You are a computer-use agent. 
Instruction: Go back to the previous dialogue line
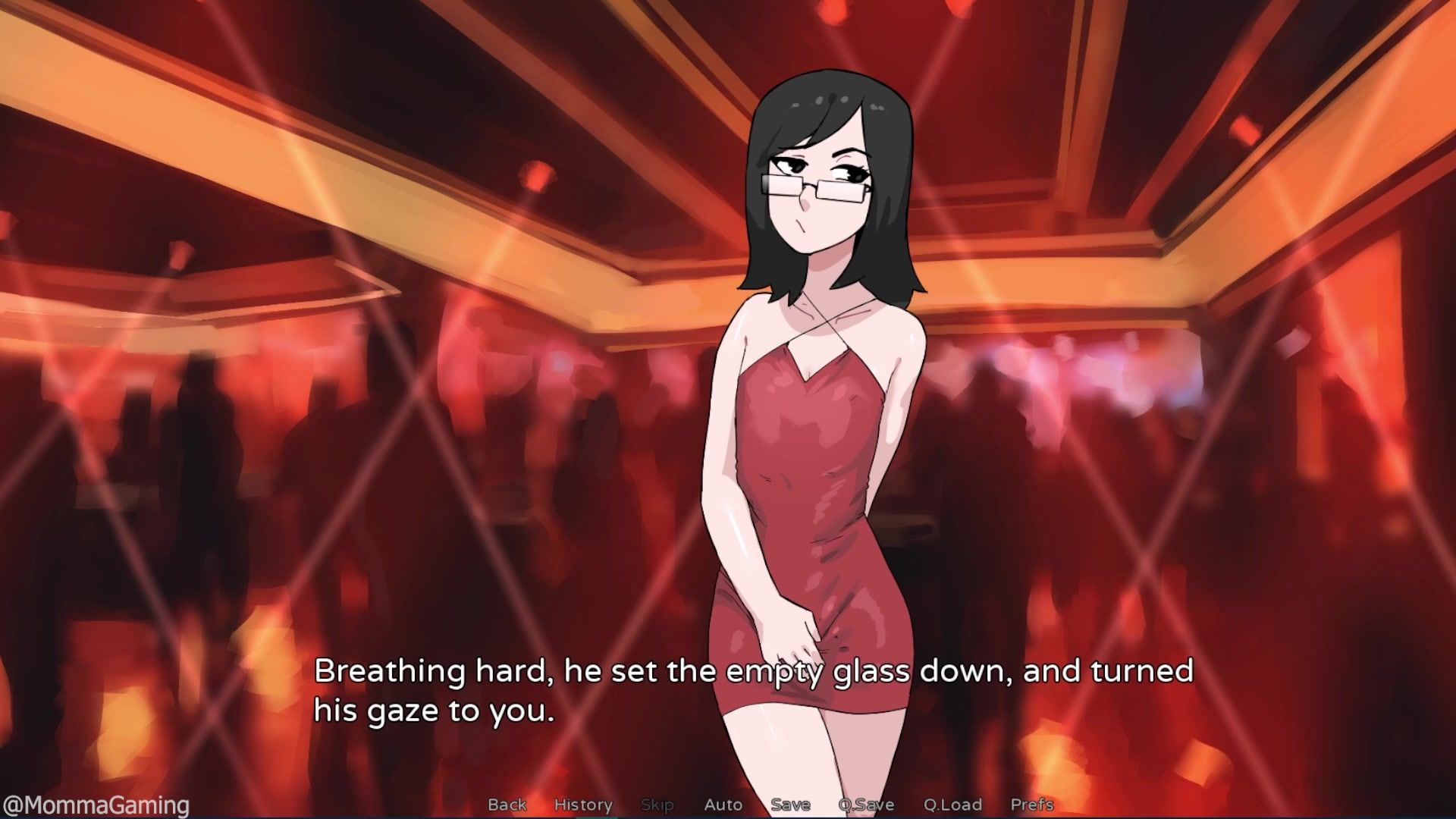point(507,805)
